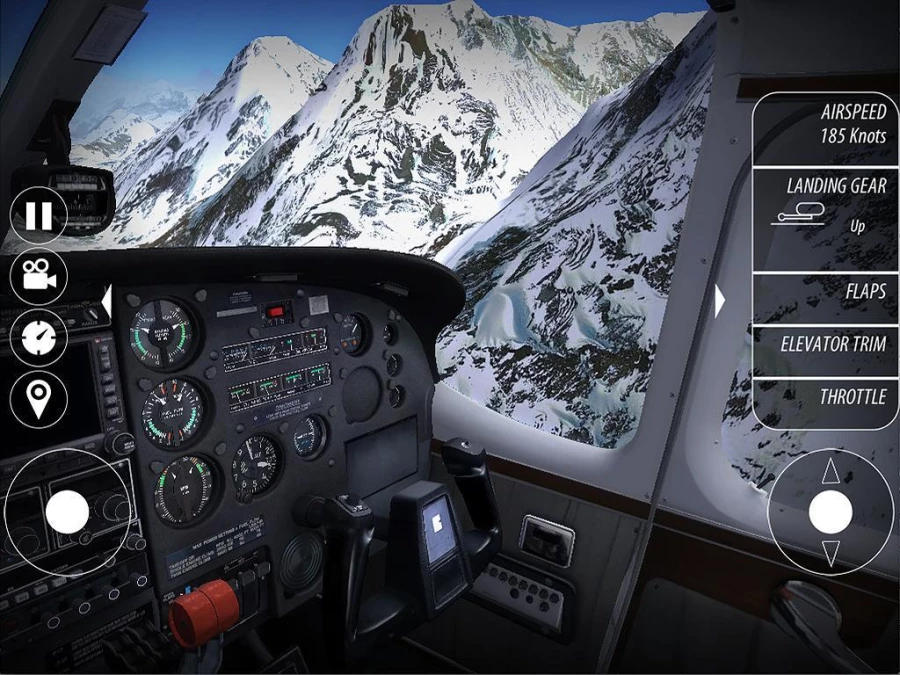Open the Elevator Trim control
Screen dimensions: 900x675
click(x=825, y=344)
